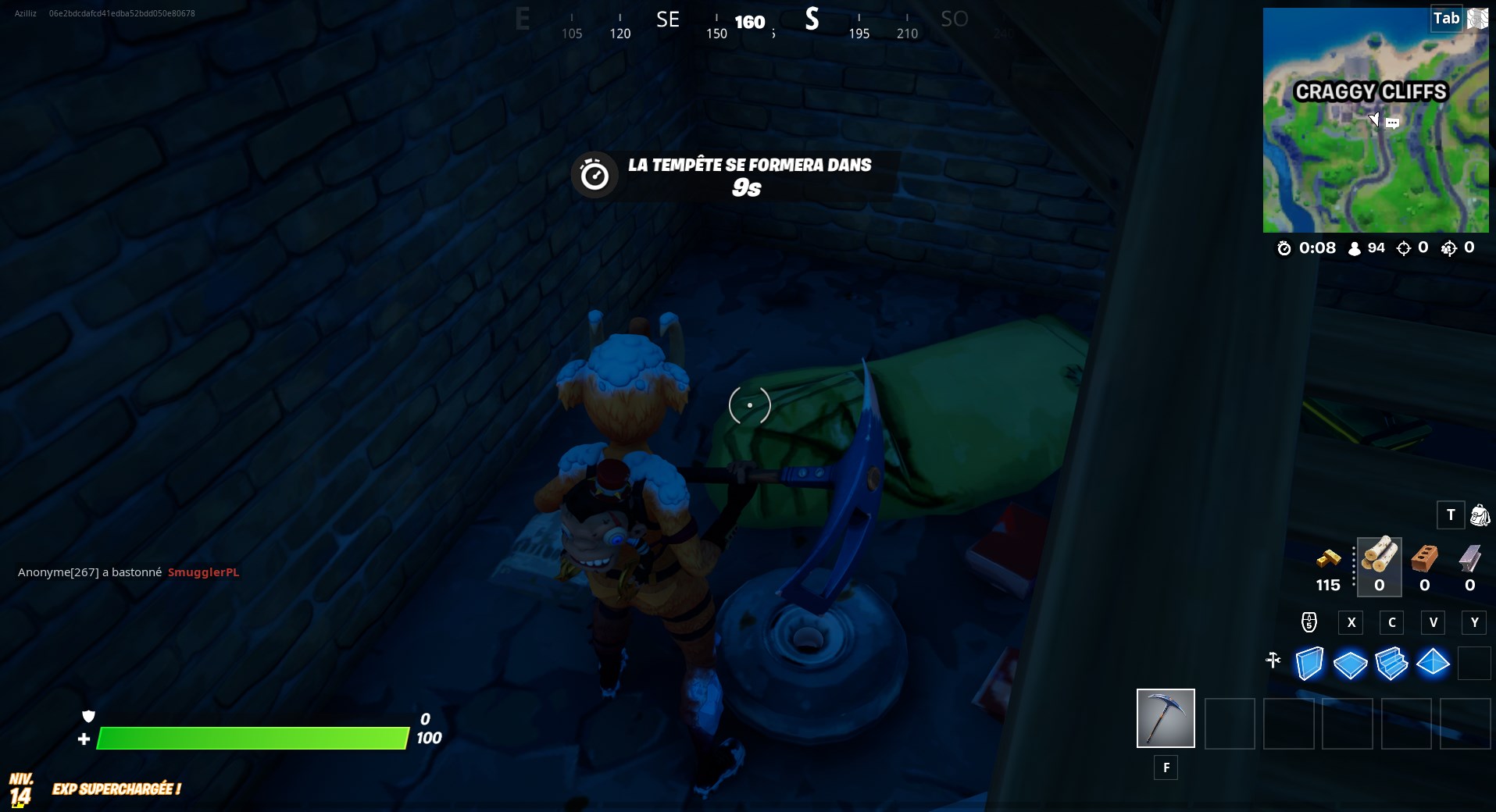The image size is (1496, 812).
Task: Click the SmugglerPL name in the kill feed
Action: click(203, 572)
